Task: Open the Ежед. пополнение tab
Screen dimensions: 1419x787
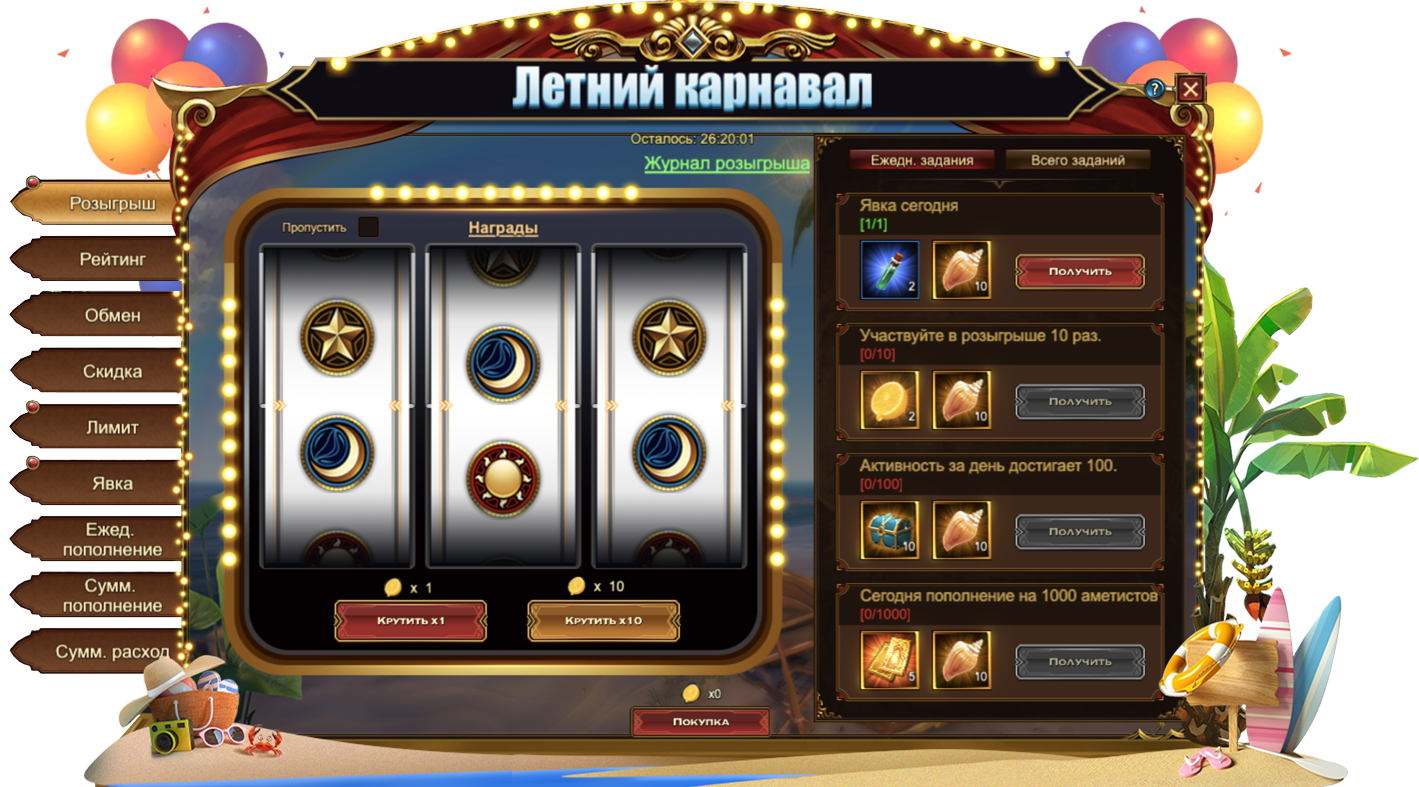Action: point(112,540)
